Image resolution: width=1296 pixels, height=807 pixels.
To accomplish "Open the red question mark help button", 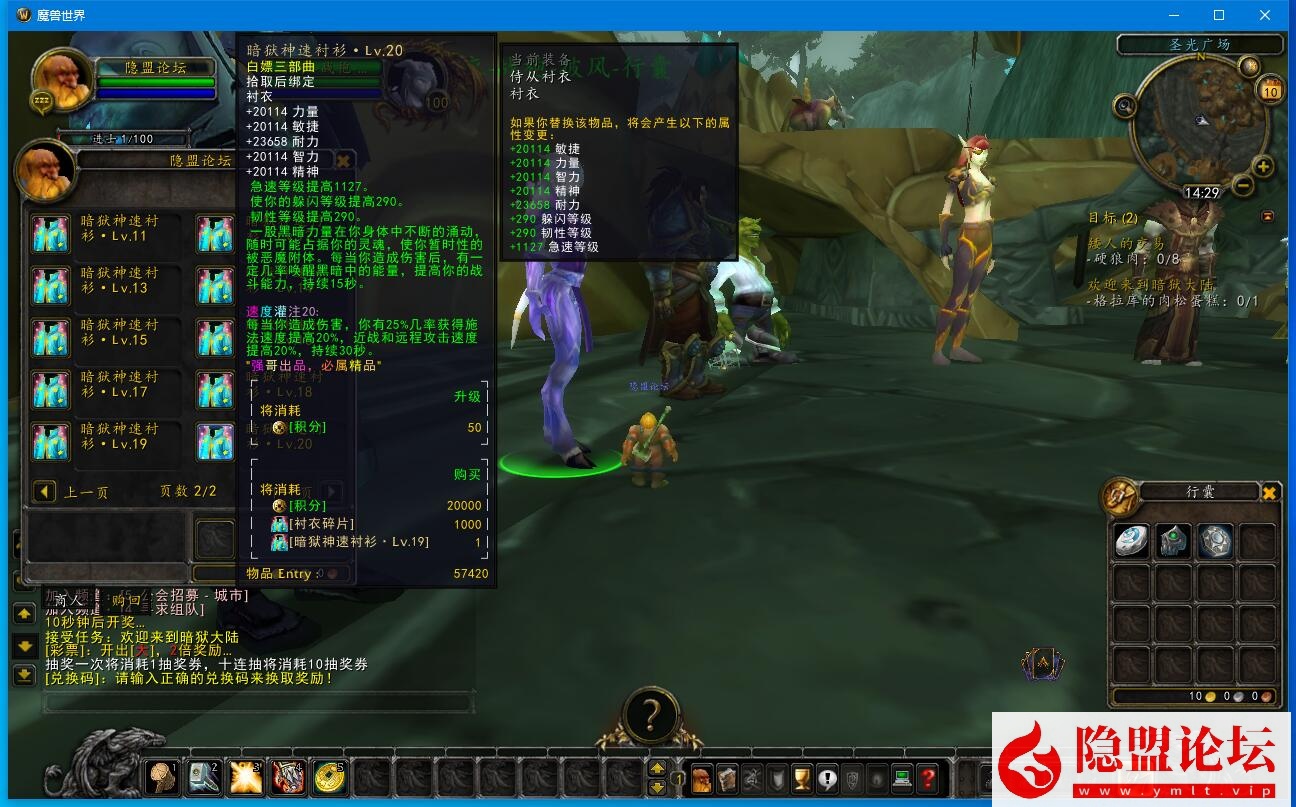I will pyautogui.click(x=928, y=777).
